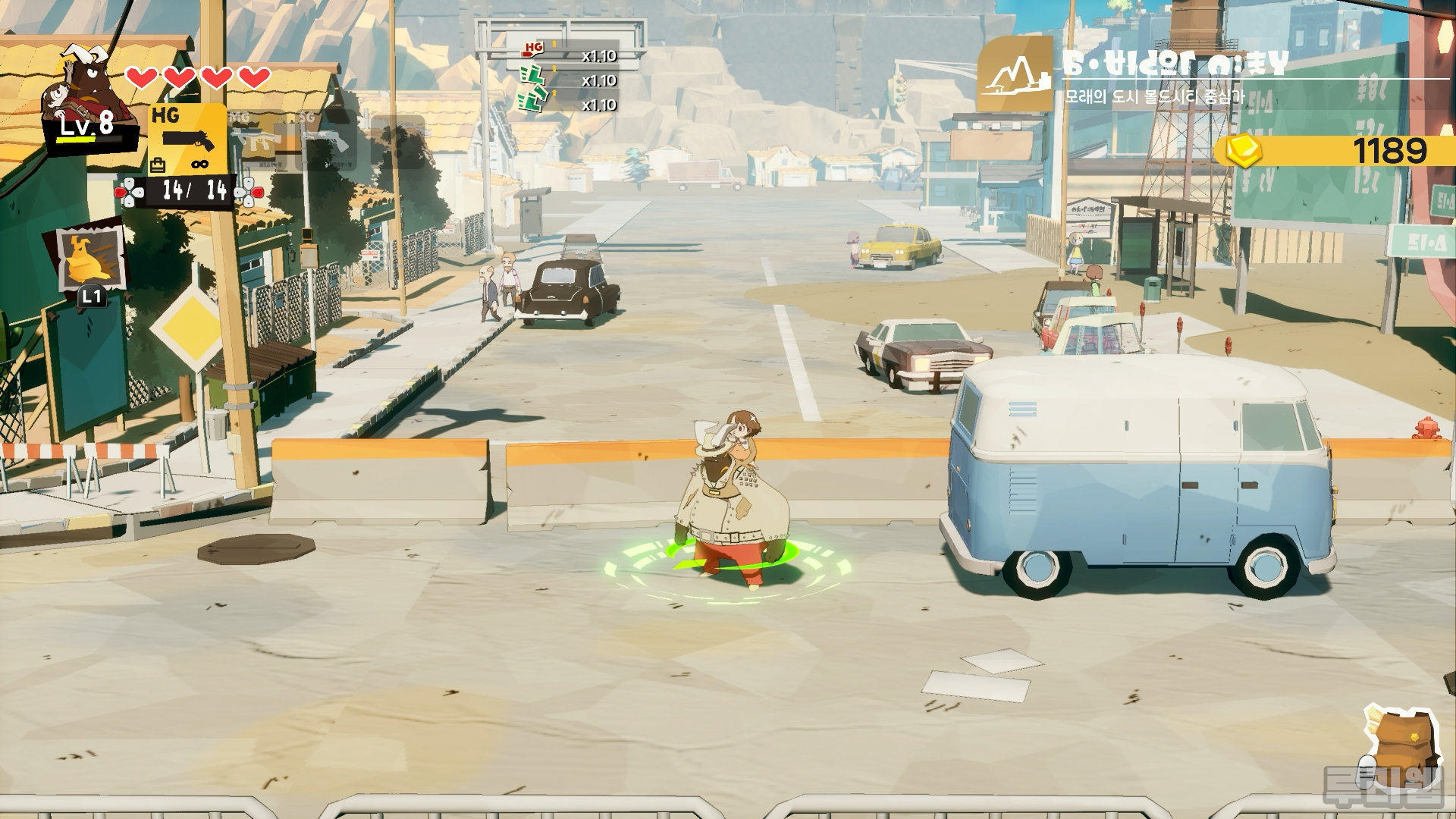This screenshot has height=819, width=1456.
Task: Select the HG handgun weapon slot
Action: [x=187, y=139]
